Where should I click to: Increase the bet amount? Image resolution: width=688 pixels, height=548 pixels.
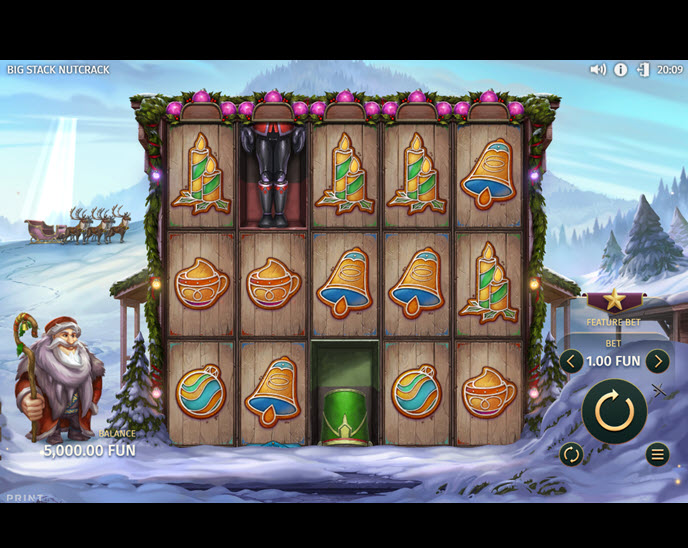[x=657, y=361]
